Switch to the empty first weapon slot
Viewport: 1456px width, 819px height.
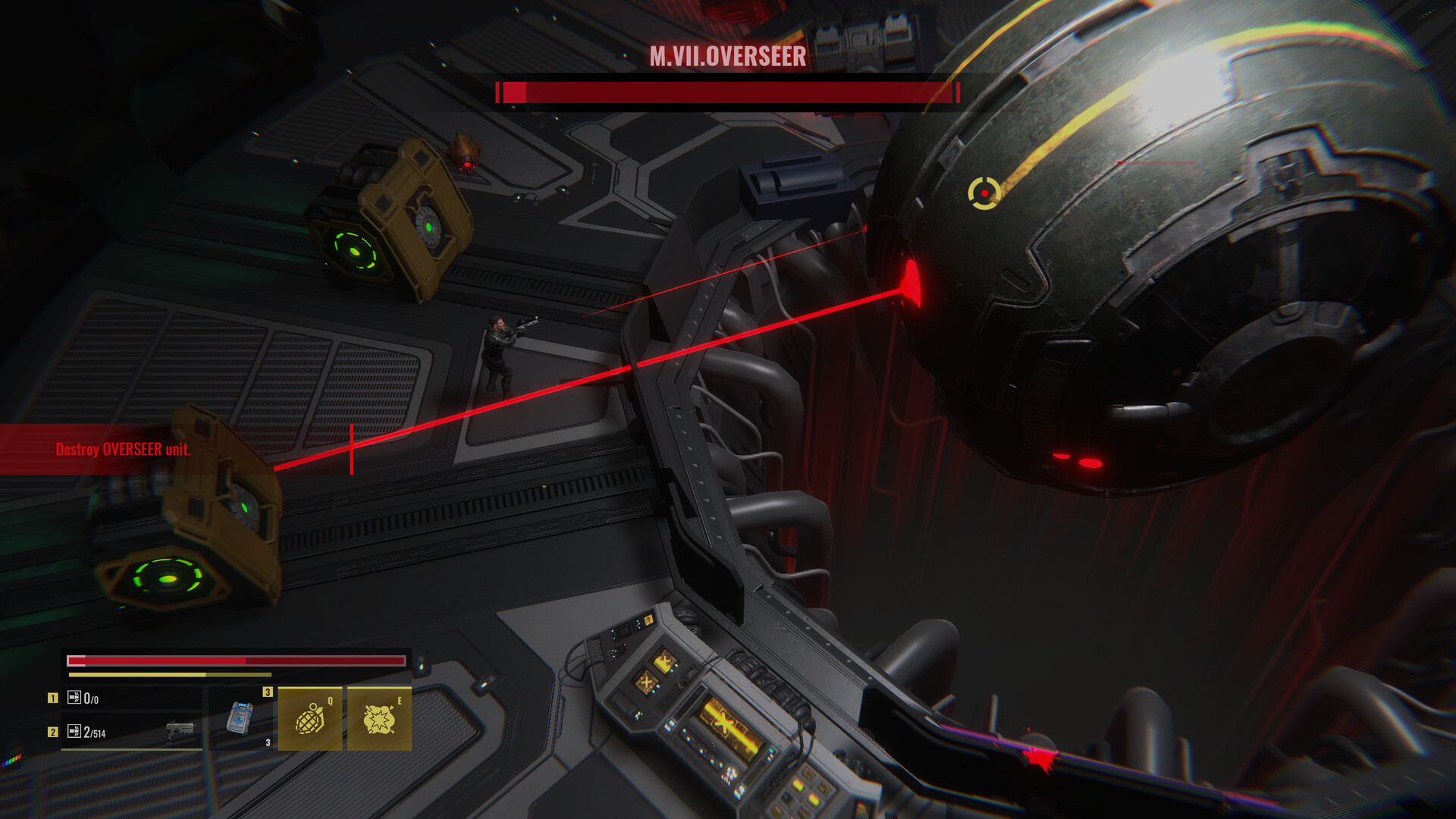pos(130,698)
